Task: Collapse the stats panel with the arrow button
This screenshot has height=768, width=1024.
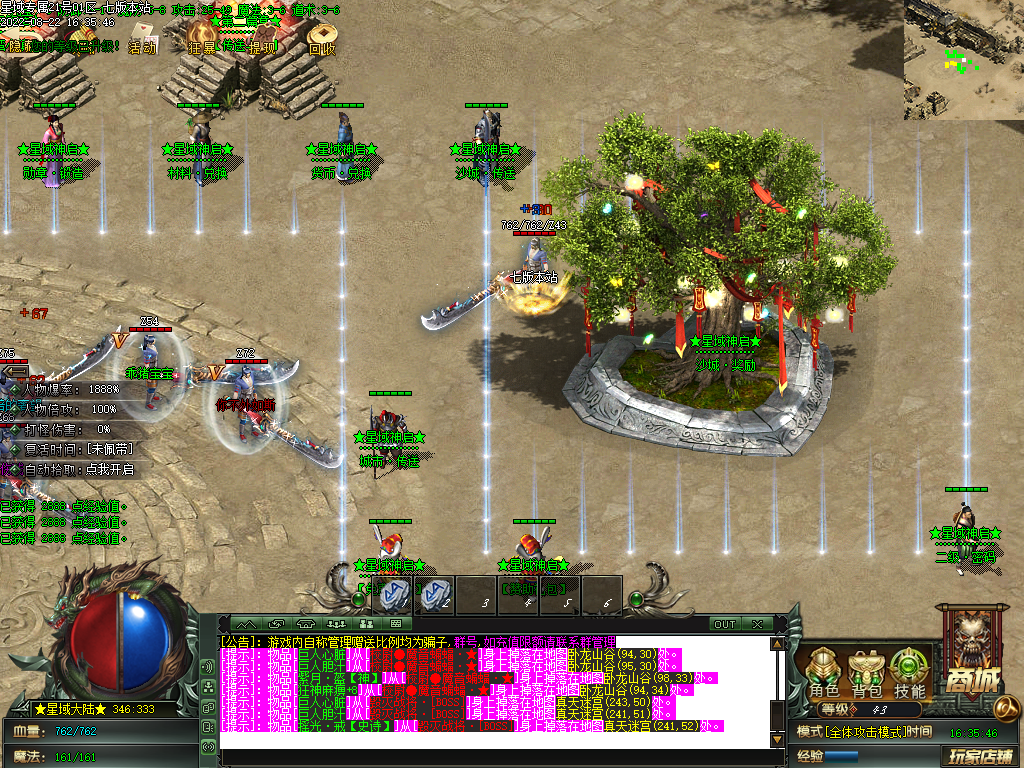Action: [x=14, y=371]
